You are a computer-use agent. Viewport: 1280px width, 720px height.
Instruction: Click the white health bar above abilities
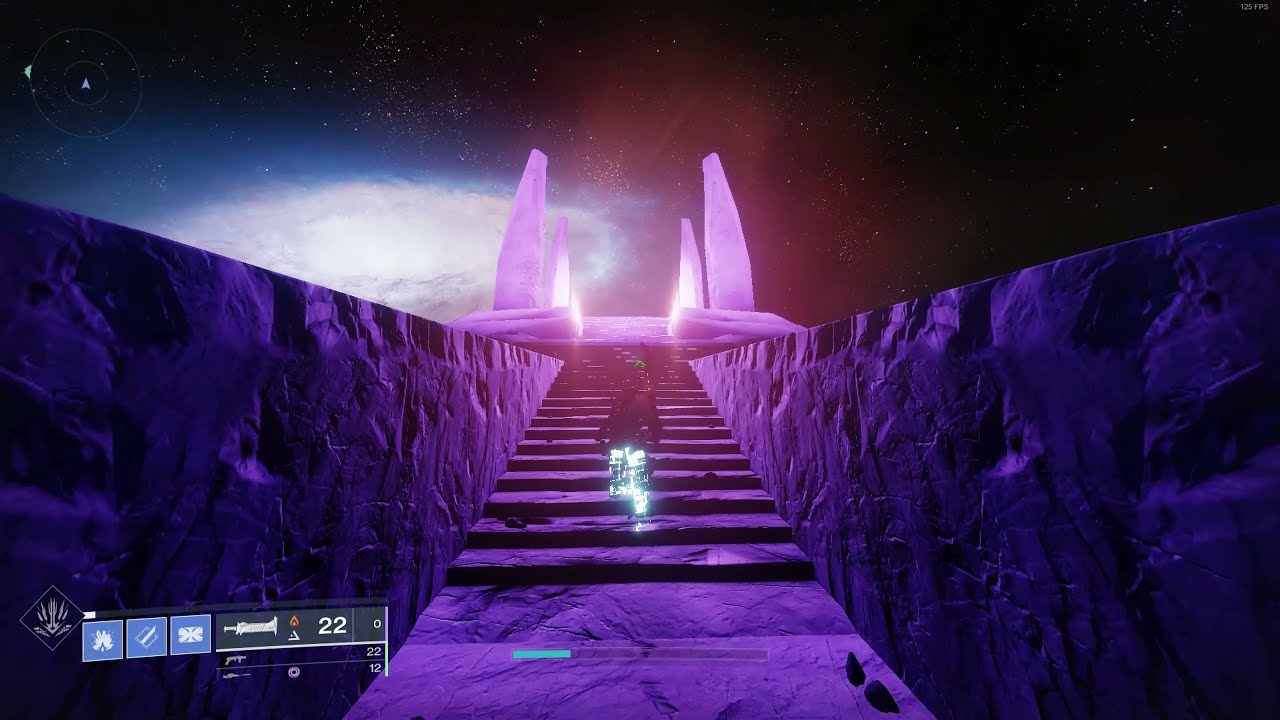[90, 613]
